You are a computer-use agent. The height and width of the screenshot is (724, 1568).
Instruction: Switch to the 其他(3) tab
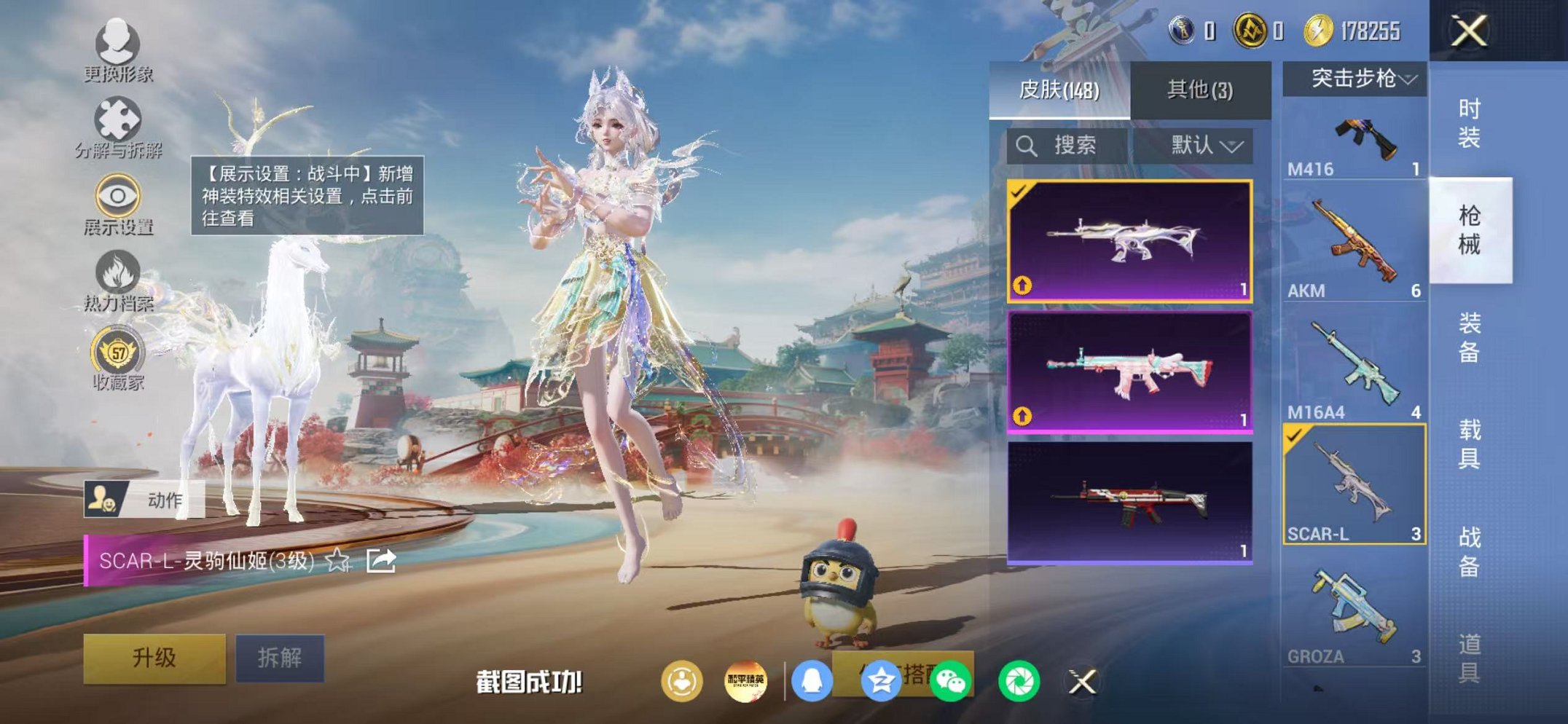[1199, 89]
